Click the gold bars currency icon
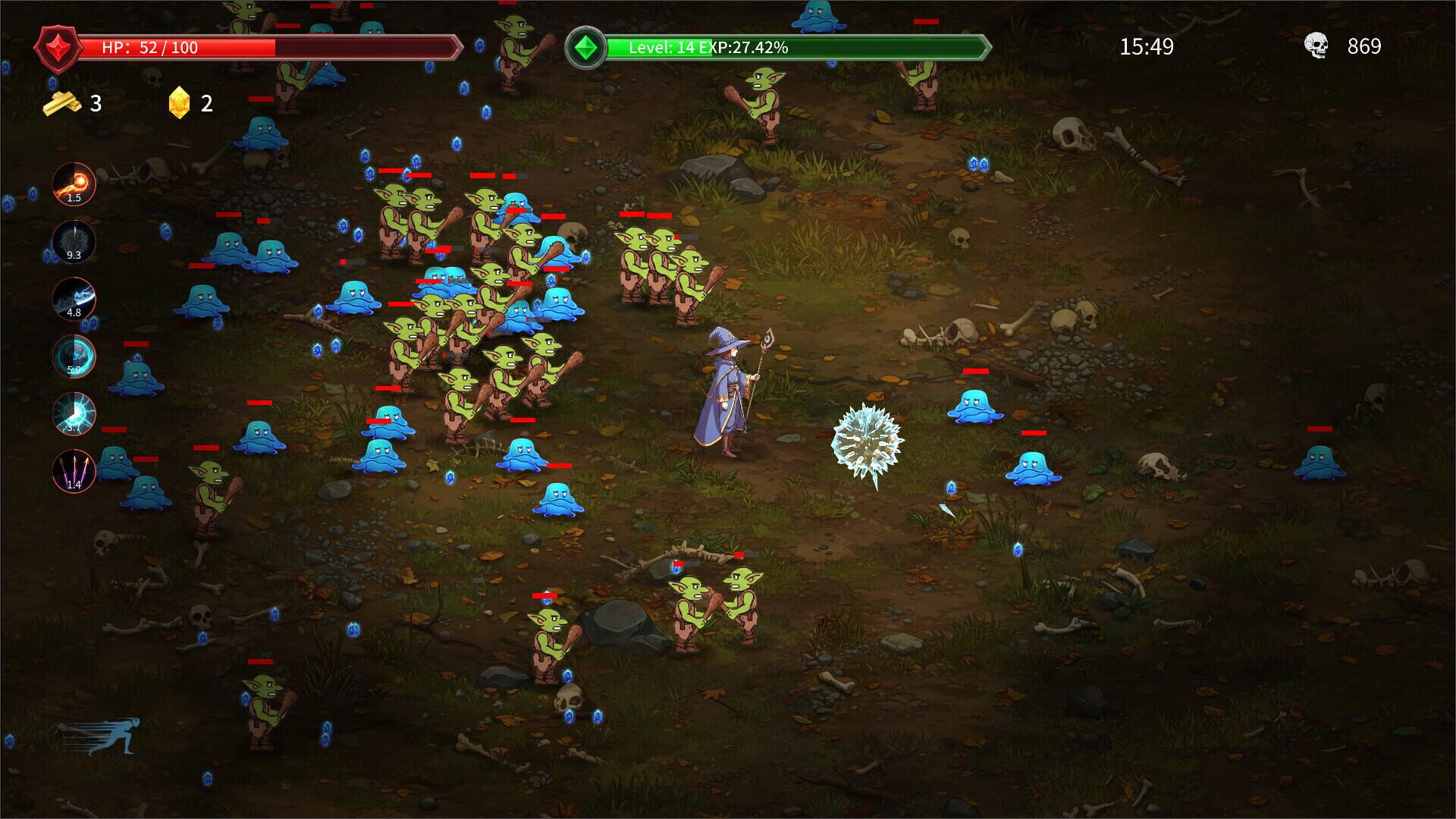1456x819 pixels. [63, 103]
